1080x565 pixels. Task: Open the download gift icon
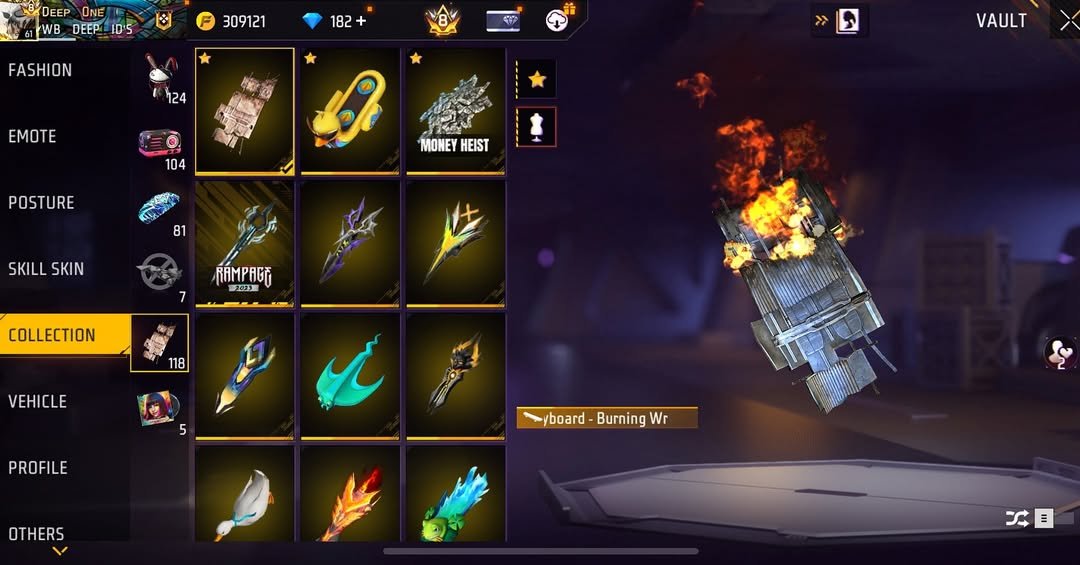pos(559,20)
